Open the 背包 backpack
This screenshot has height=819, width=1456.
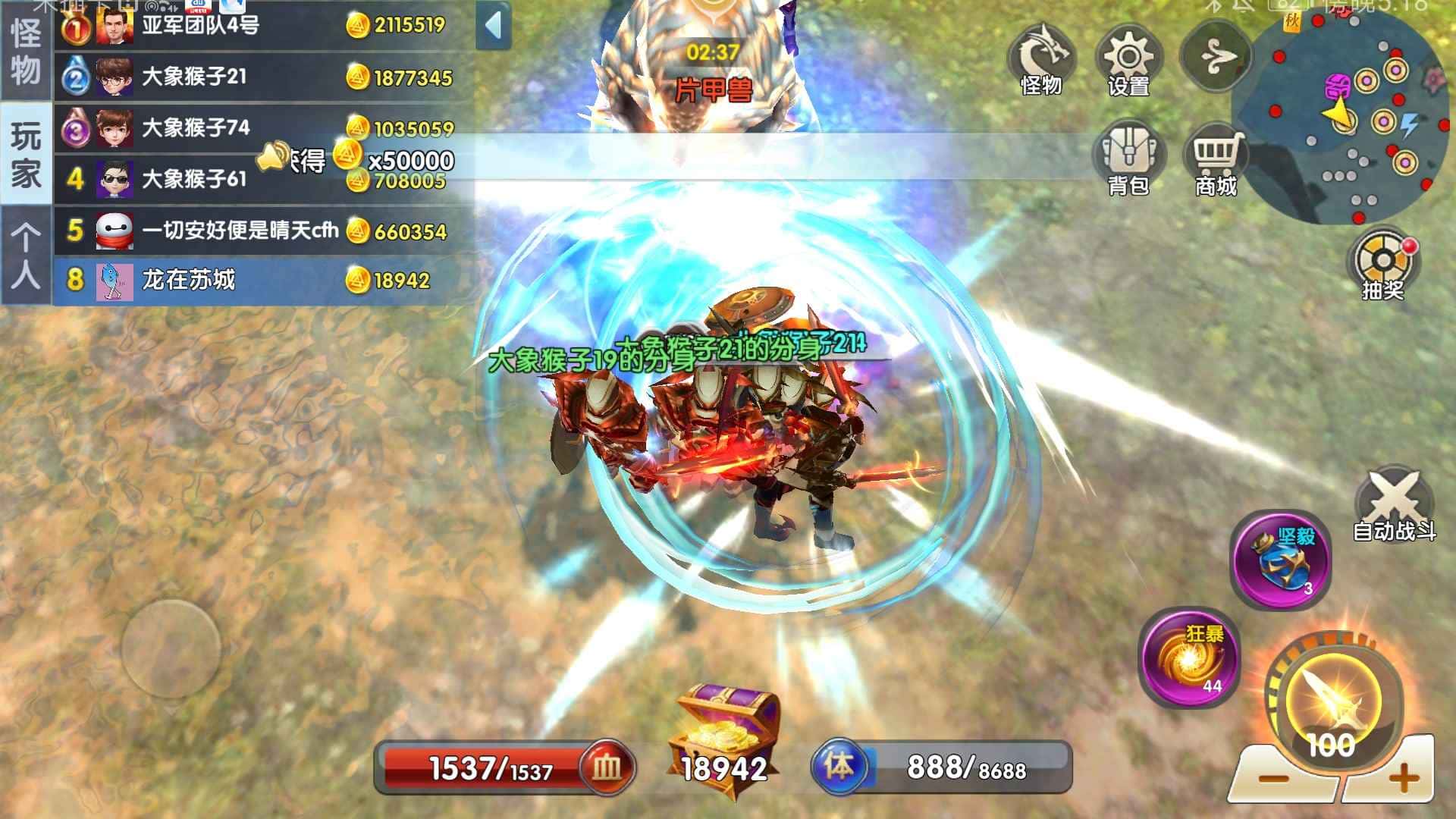(1128, 159)
